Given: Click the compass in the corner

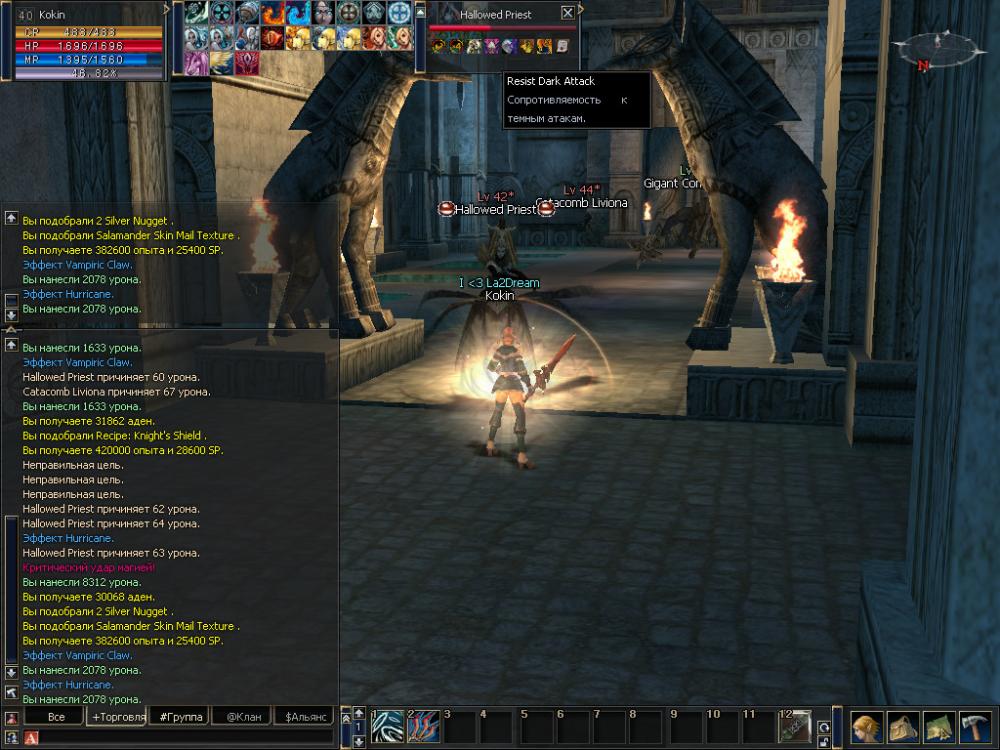Looking at the screenshot, I should 938,47.
